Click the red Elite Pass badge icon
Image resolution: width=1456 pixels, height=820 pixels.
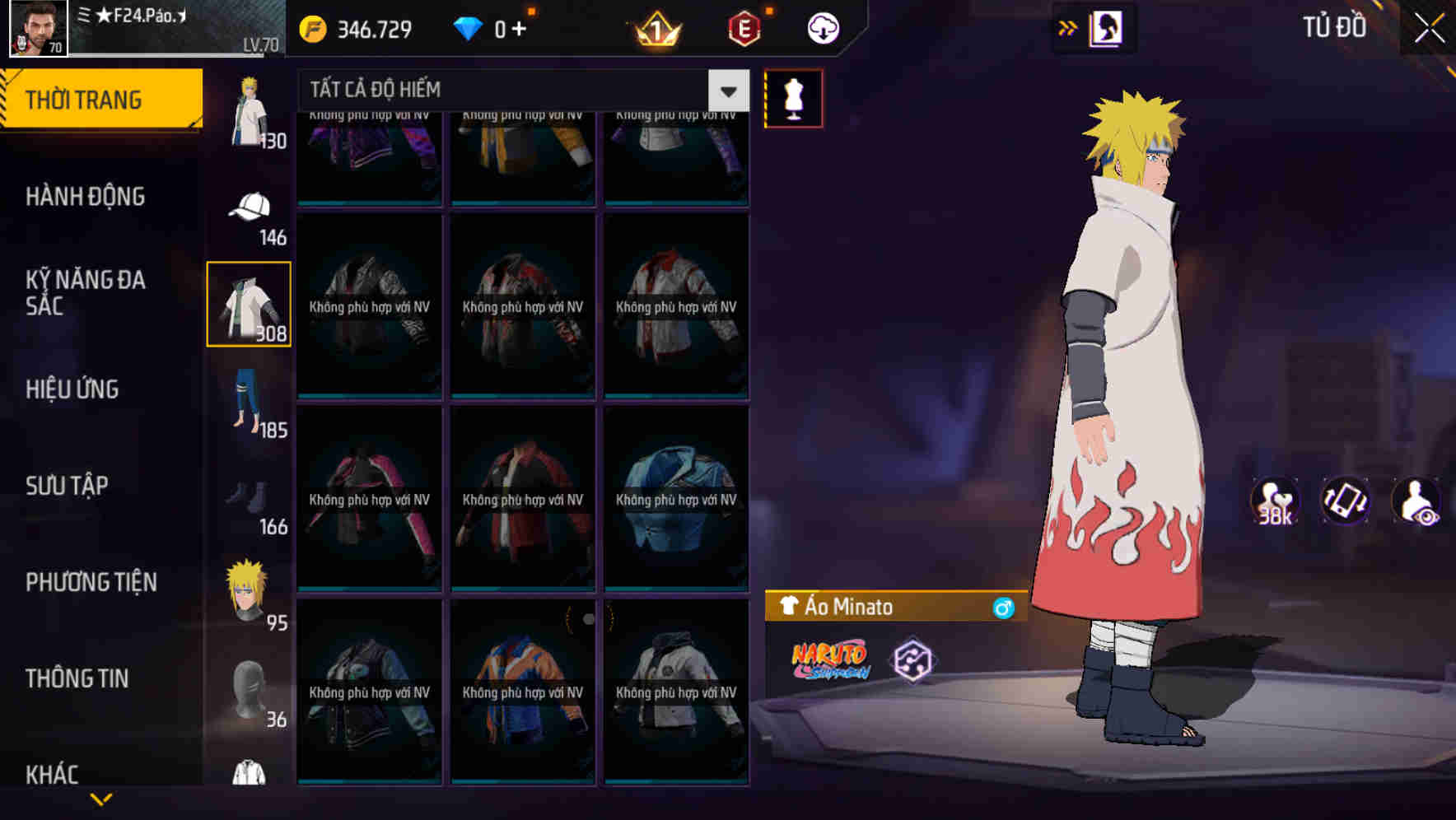743,27
